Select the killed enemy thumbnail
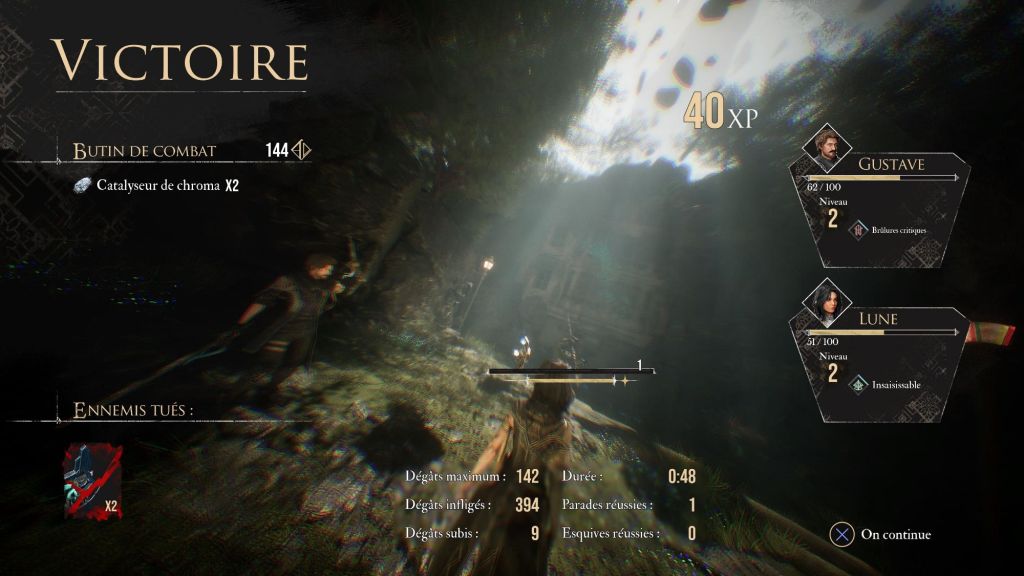This screenshot has height=576, width=1024. pyautogui.click(x=92, y=482)
